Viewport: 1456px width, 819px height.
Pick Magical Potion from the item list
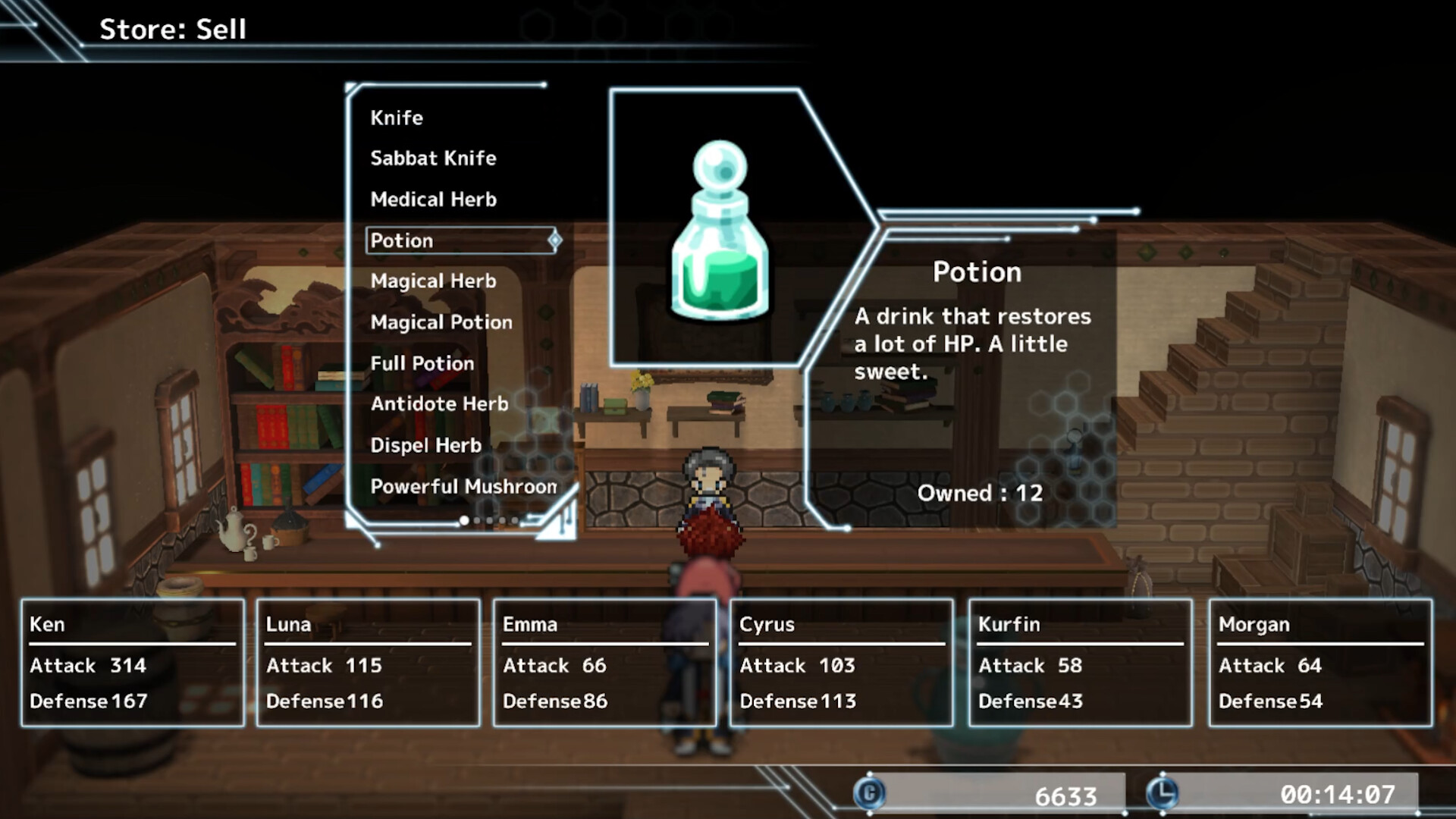[441, 322]
